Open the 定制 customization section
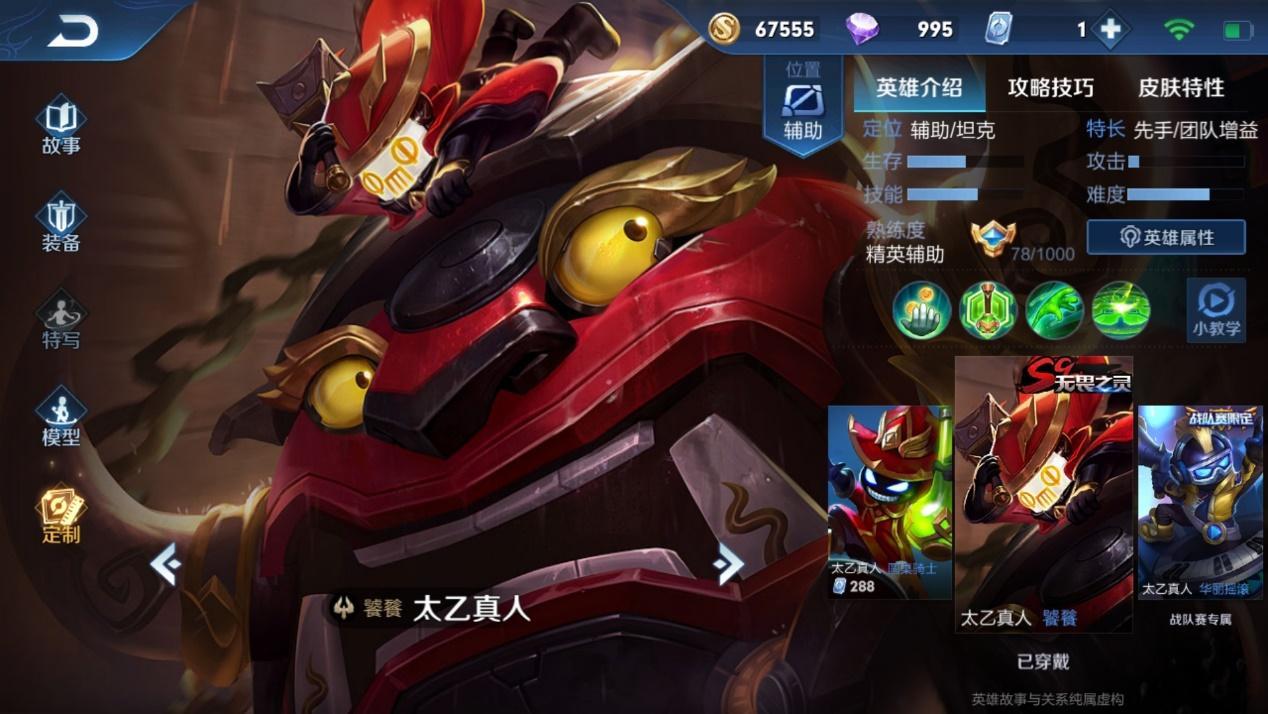Viewport: 1268px width, 714px height. coord(61,515)
